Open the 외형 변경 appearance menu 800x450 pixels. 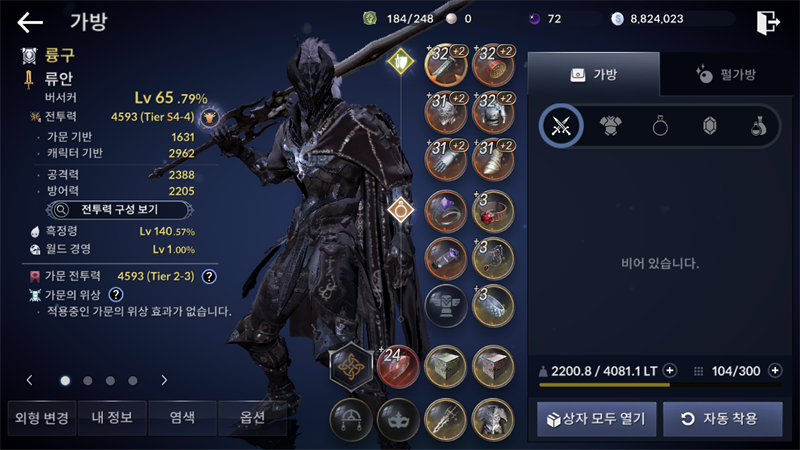point(39,417)
